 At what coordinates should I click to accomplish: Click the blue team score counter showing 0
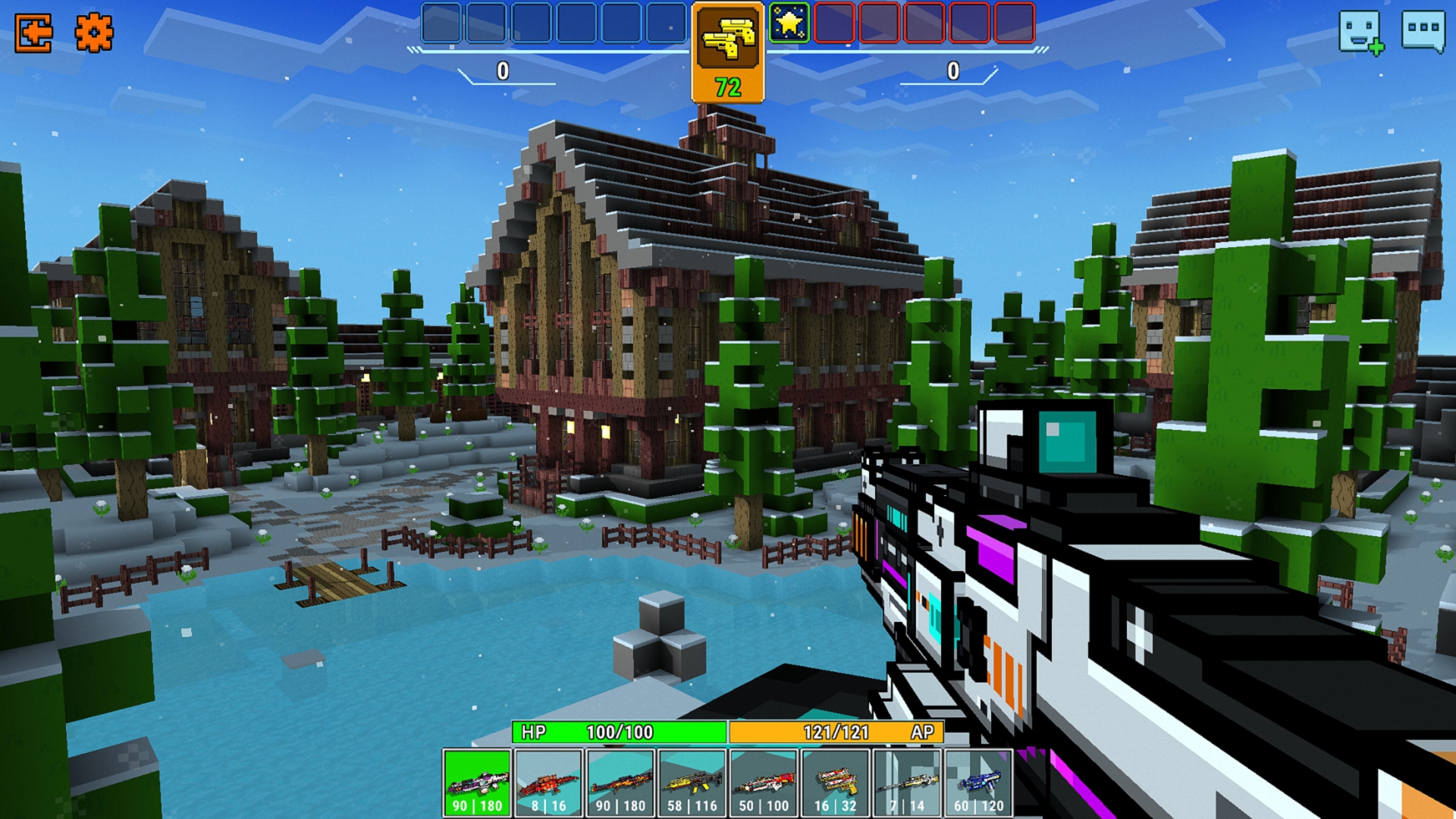[x=502, y=71]
